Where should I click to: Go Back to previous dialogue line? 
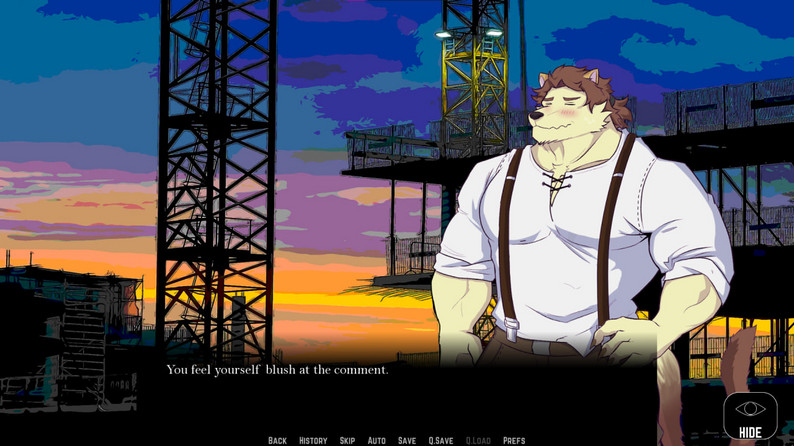(277, 440)
